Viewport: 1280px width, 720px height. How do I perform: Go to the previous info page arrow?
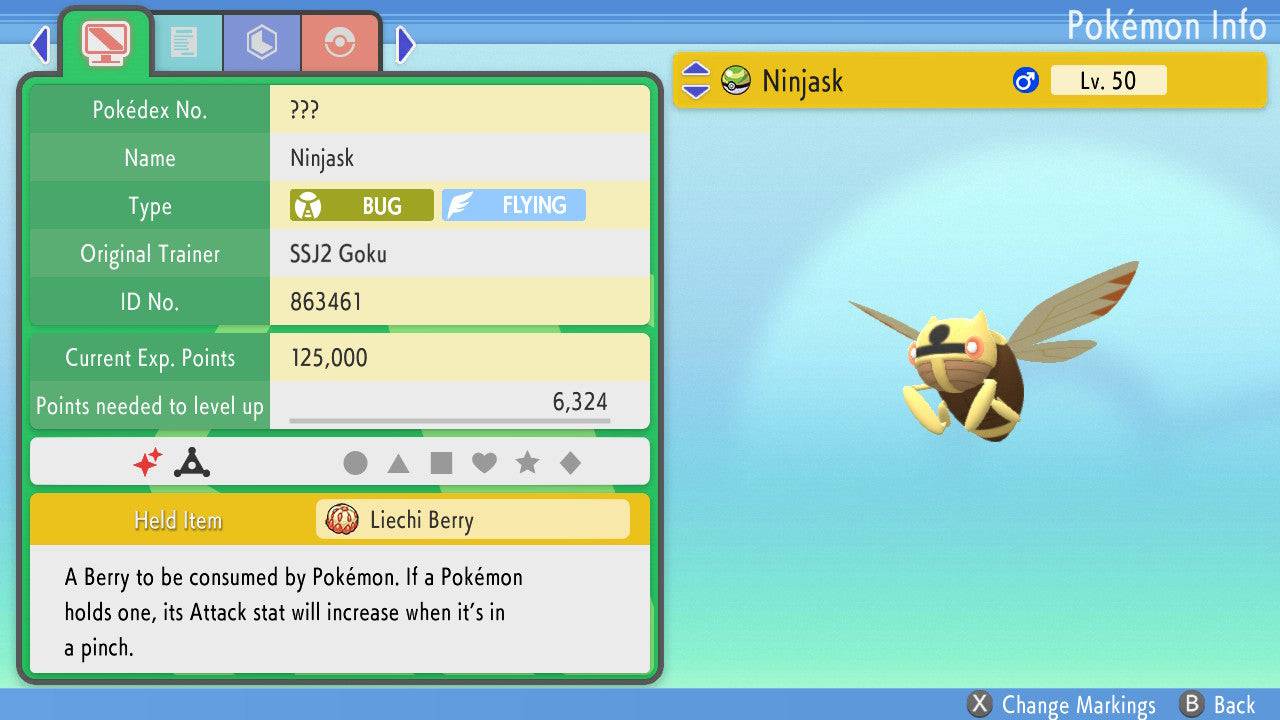(x=40, y=44)
